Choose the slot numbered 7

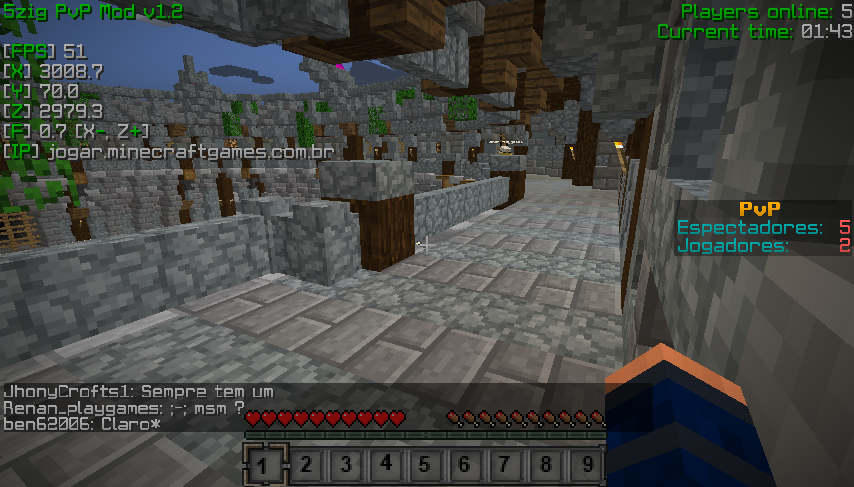(x=505, y=465)
